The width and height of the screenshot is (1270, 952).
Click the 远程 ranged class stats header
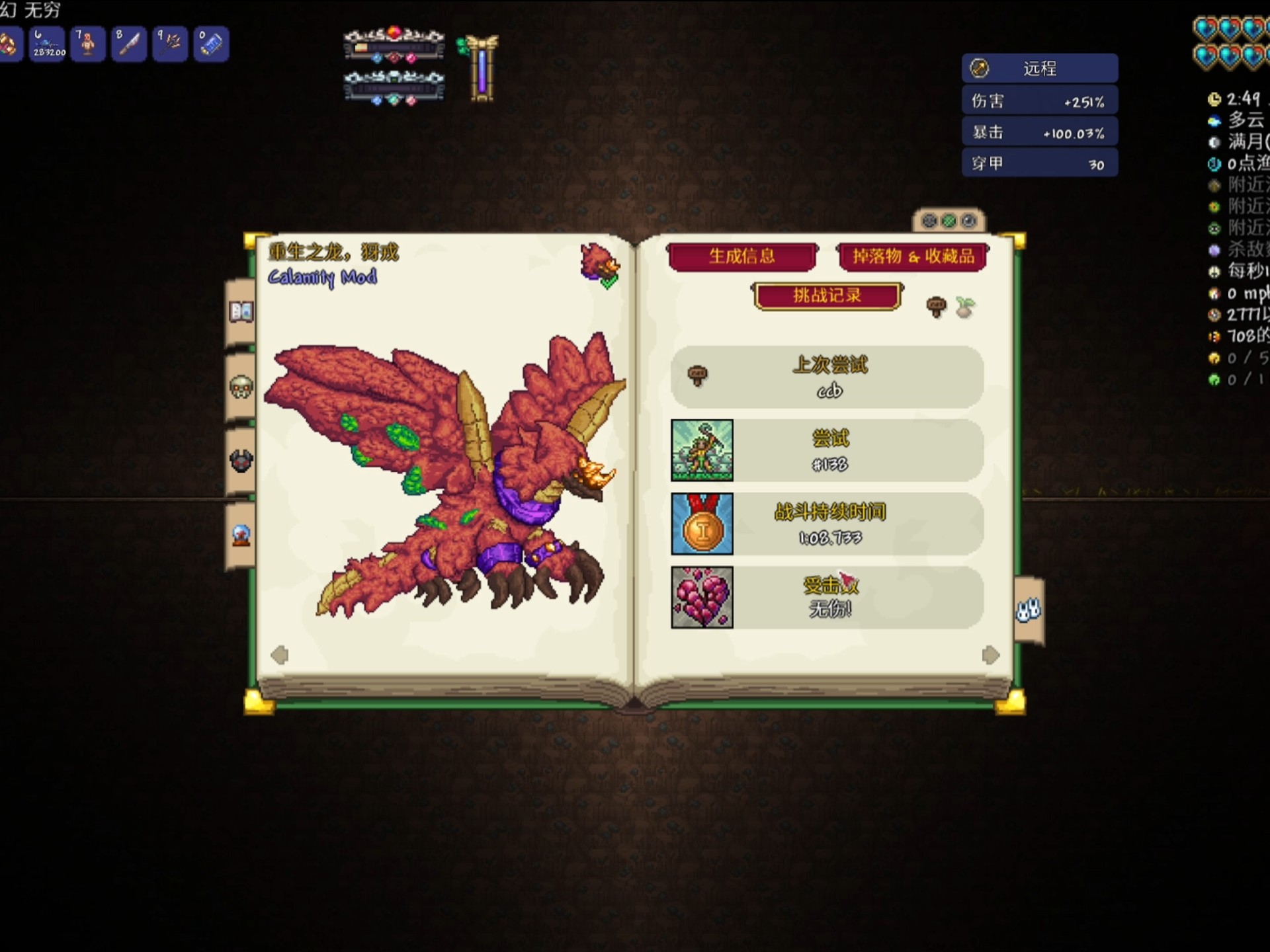1039,69
